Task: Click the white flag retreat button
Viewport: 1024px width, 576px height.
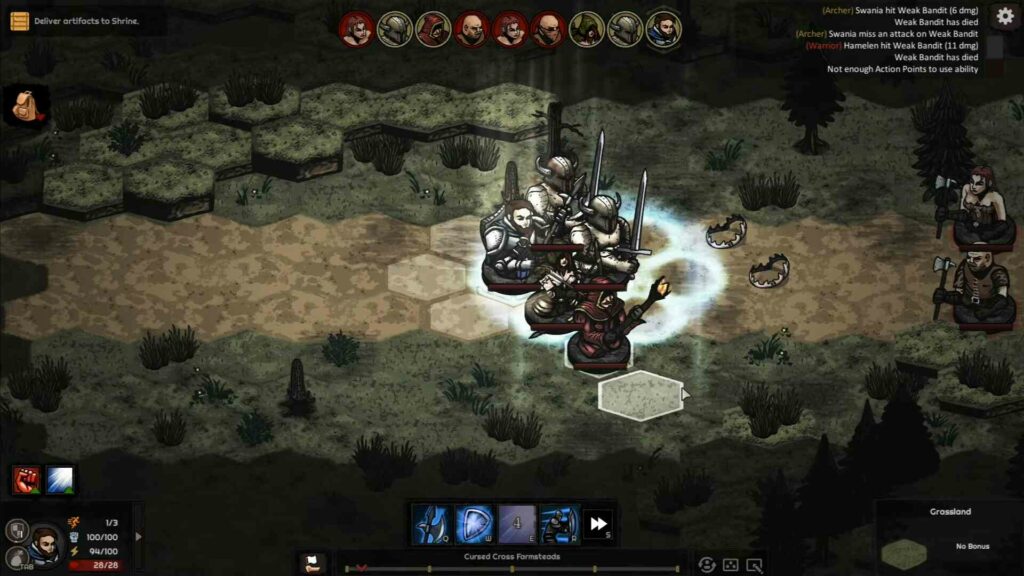Action: [x=311, y=561]
